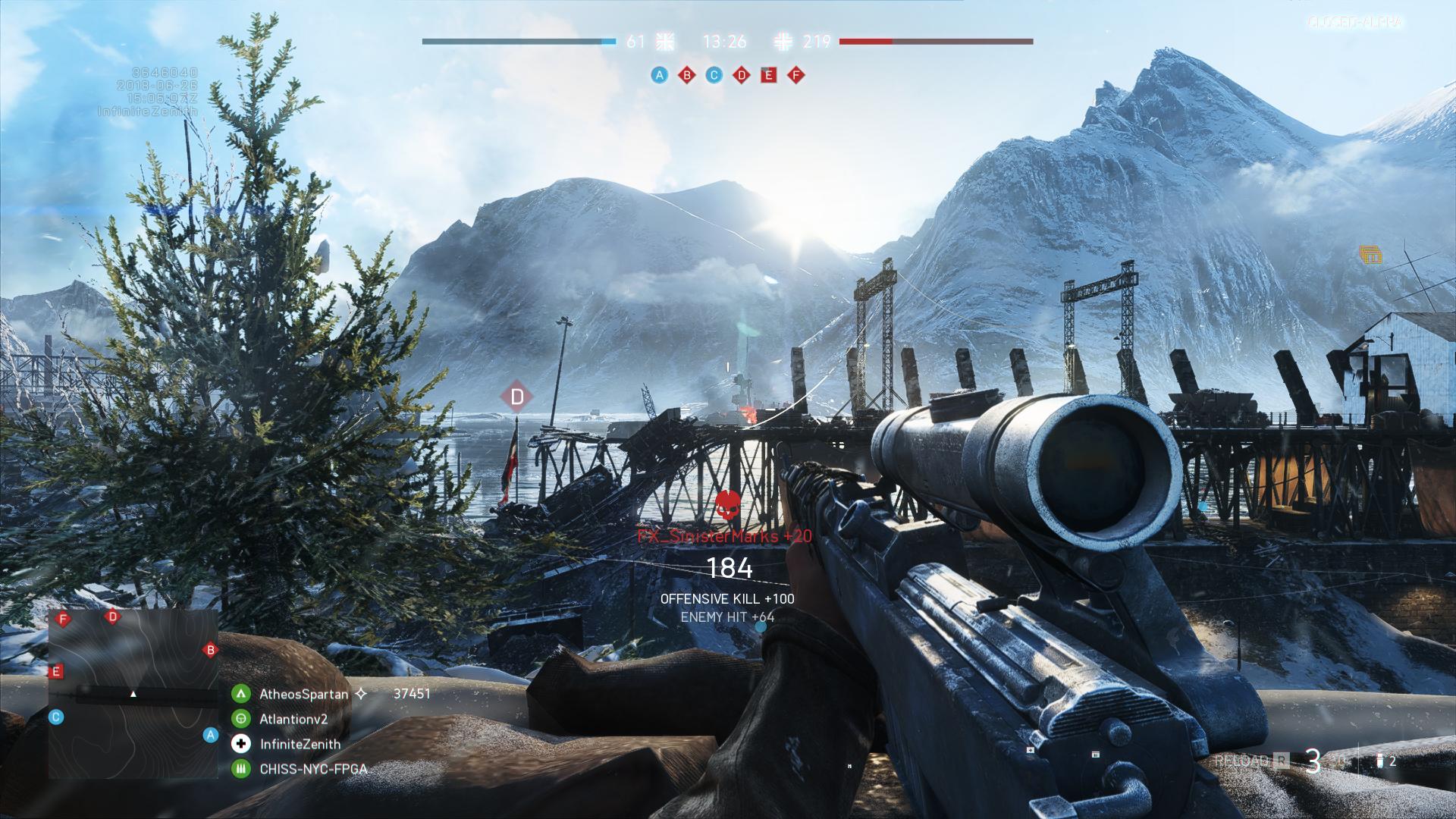
Task: Select squad member InfiniteZenith
Action: click(x=300, y=744)
